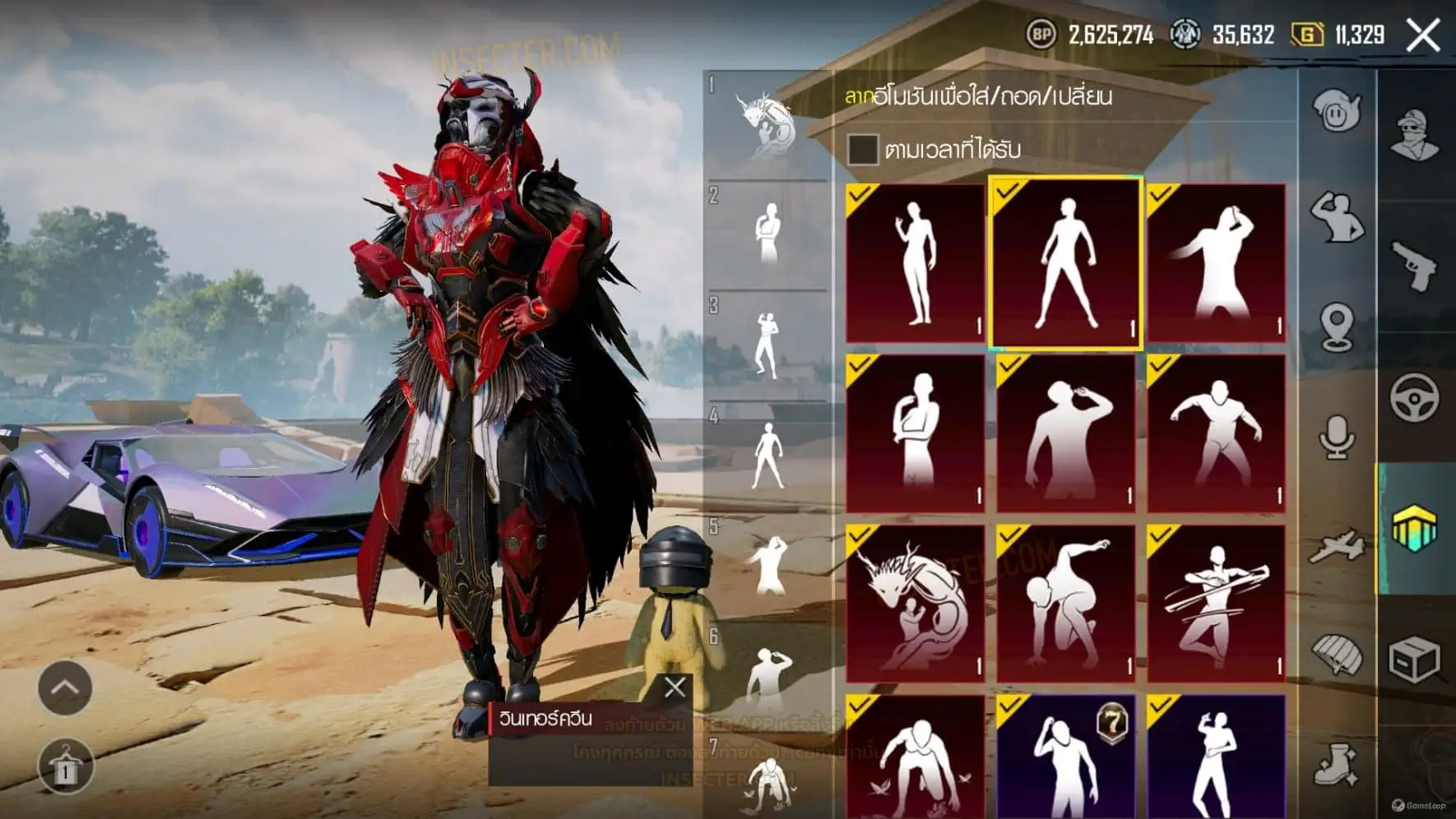1456x819 pixels.
Task: Toggle the sort by time obtained checkbox
Action: (x=862, y=150)
